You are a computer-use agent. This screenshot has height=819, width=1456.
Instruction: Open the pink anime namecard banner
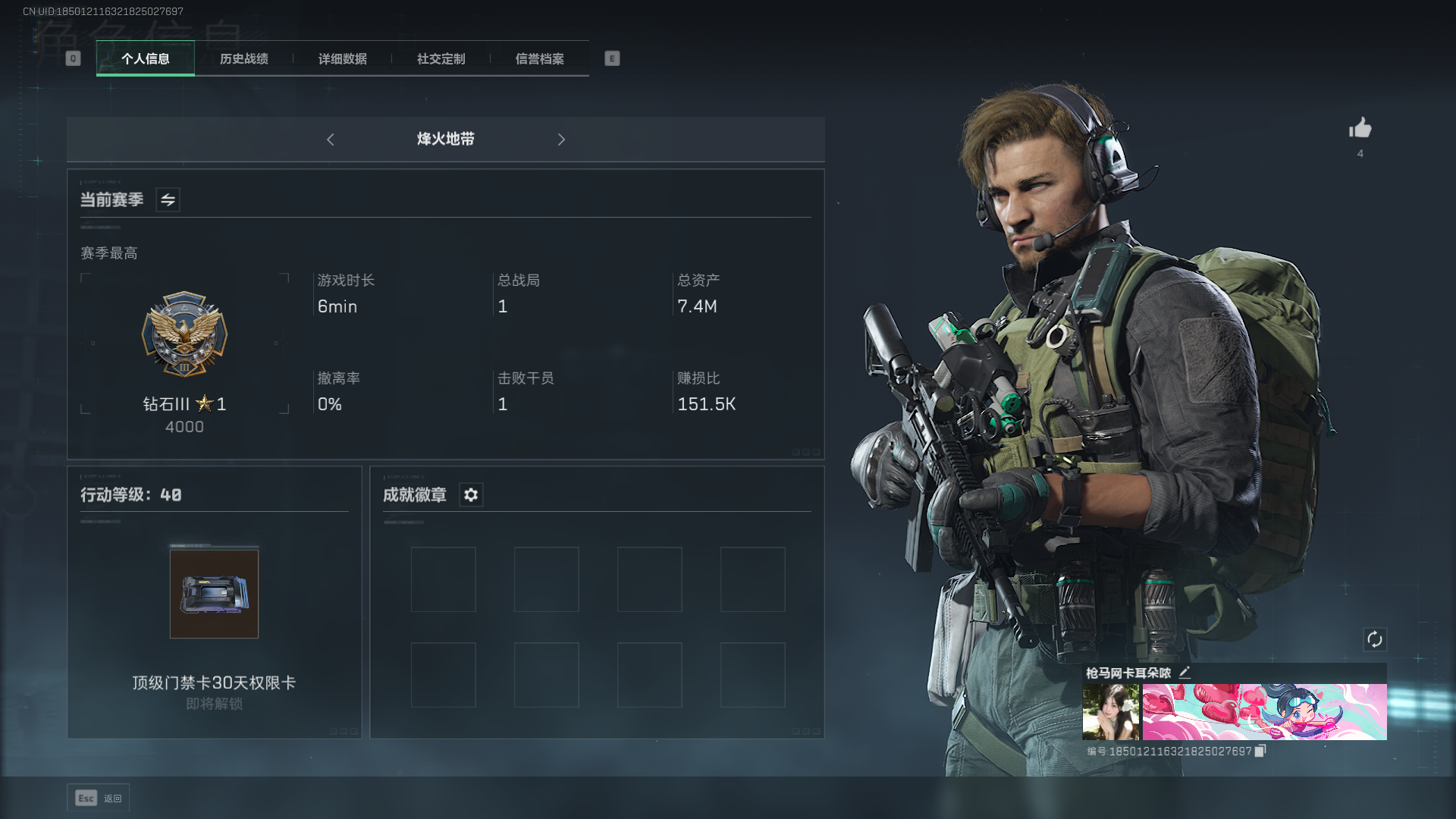(x=1264, y=711)
